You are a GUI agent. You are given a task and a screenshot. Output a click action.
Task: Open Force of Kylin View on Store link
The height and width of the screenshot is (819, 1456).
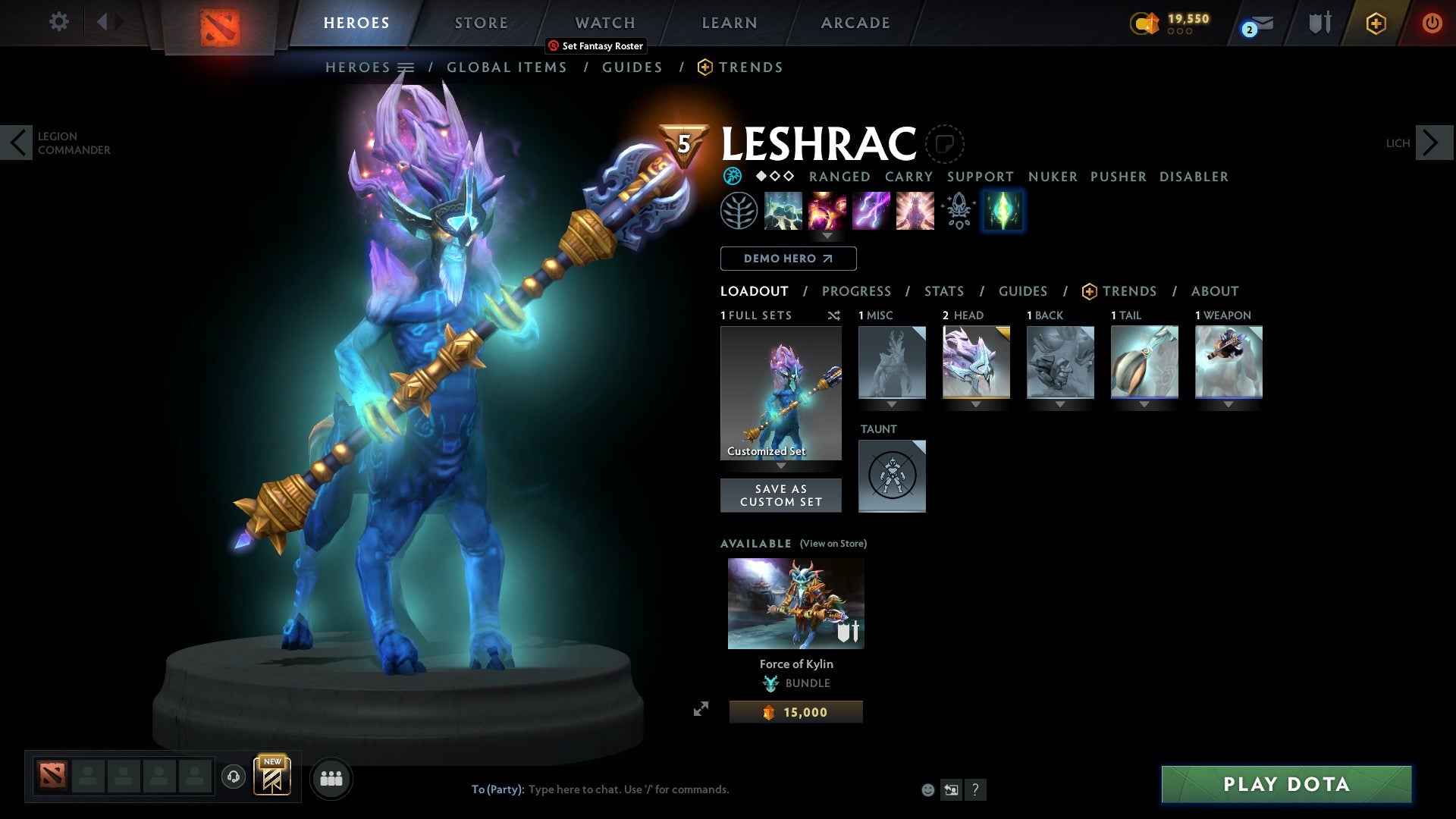coord(833,544)
